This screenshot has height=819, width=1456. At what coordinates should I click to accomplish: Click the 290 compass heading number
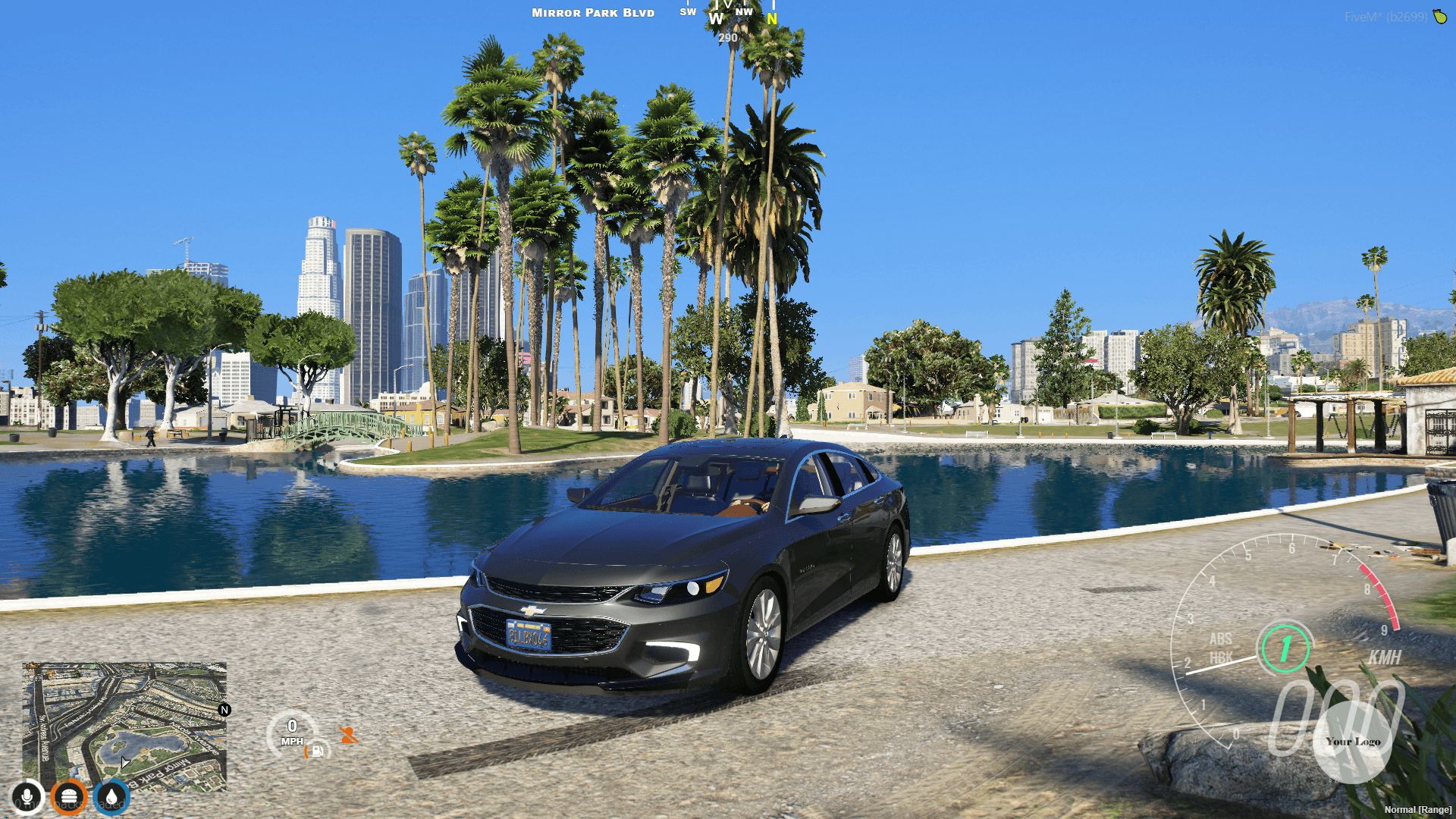point(728,36)
